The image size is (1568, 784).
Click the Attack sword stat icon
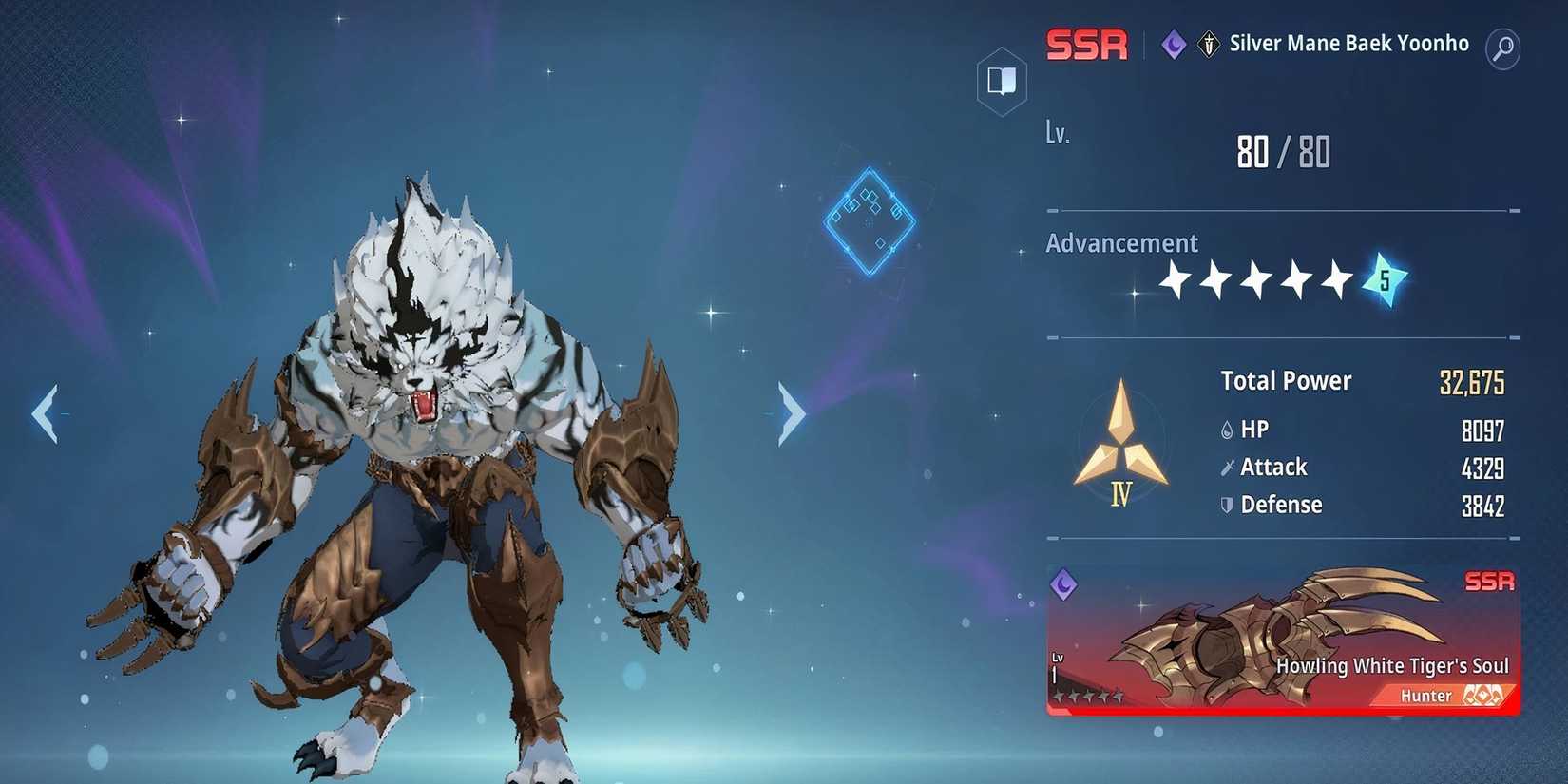tap(1227, 467)
